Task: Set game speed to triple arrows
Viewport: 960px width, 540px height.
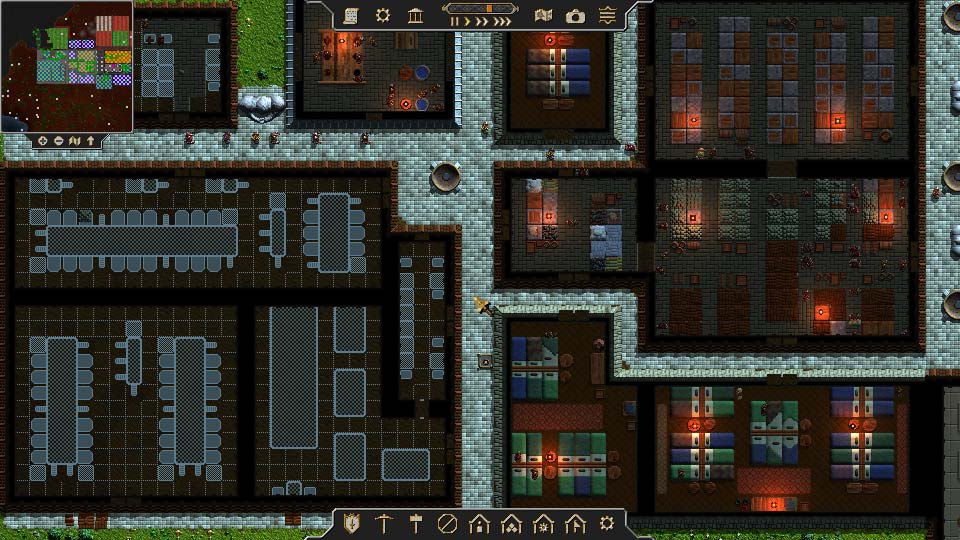Action: 503,21
